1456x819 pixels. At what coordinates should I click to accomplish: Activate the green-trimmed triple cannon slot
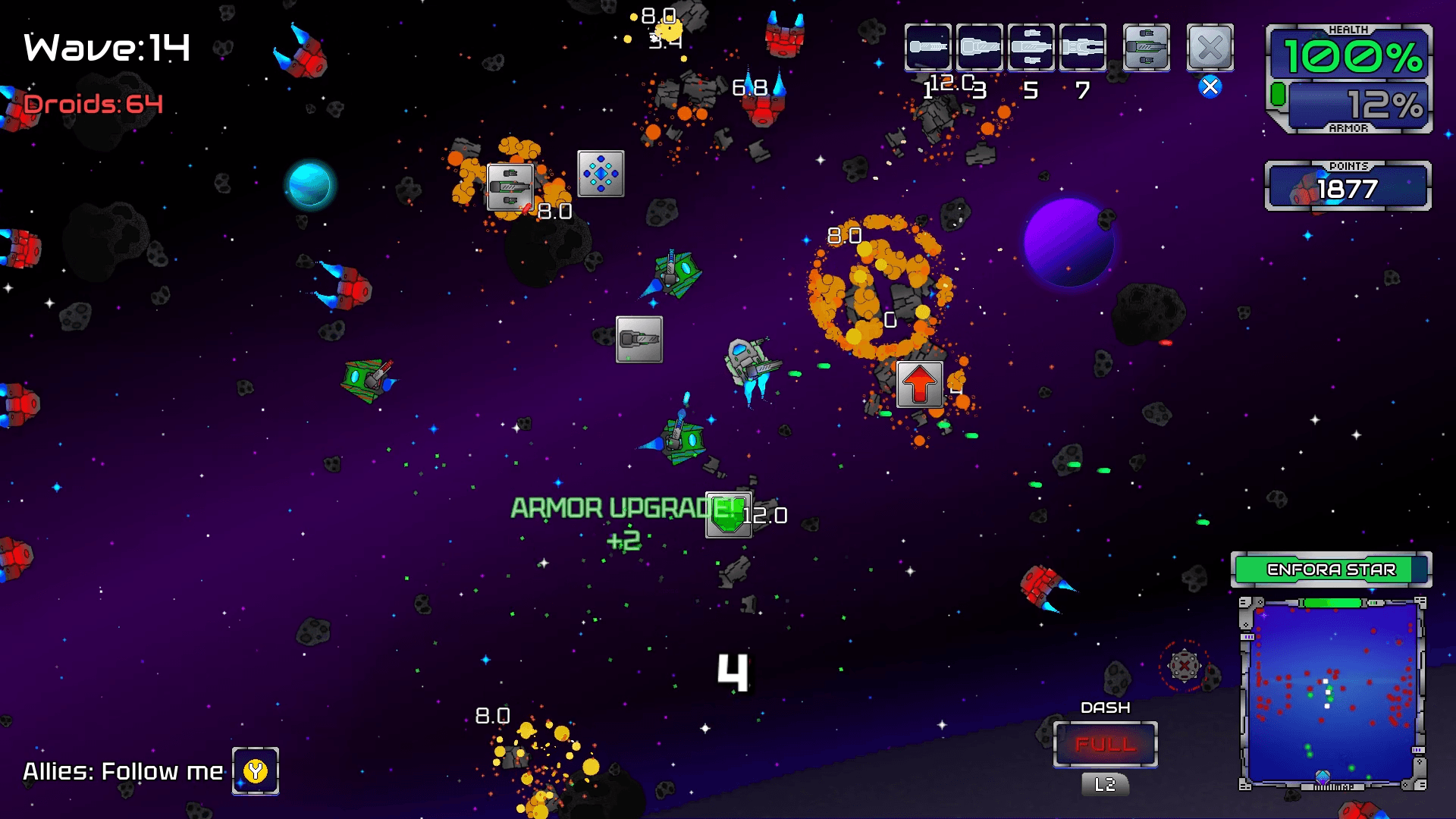tap(1146, 47)
